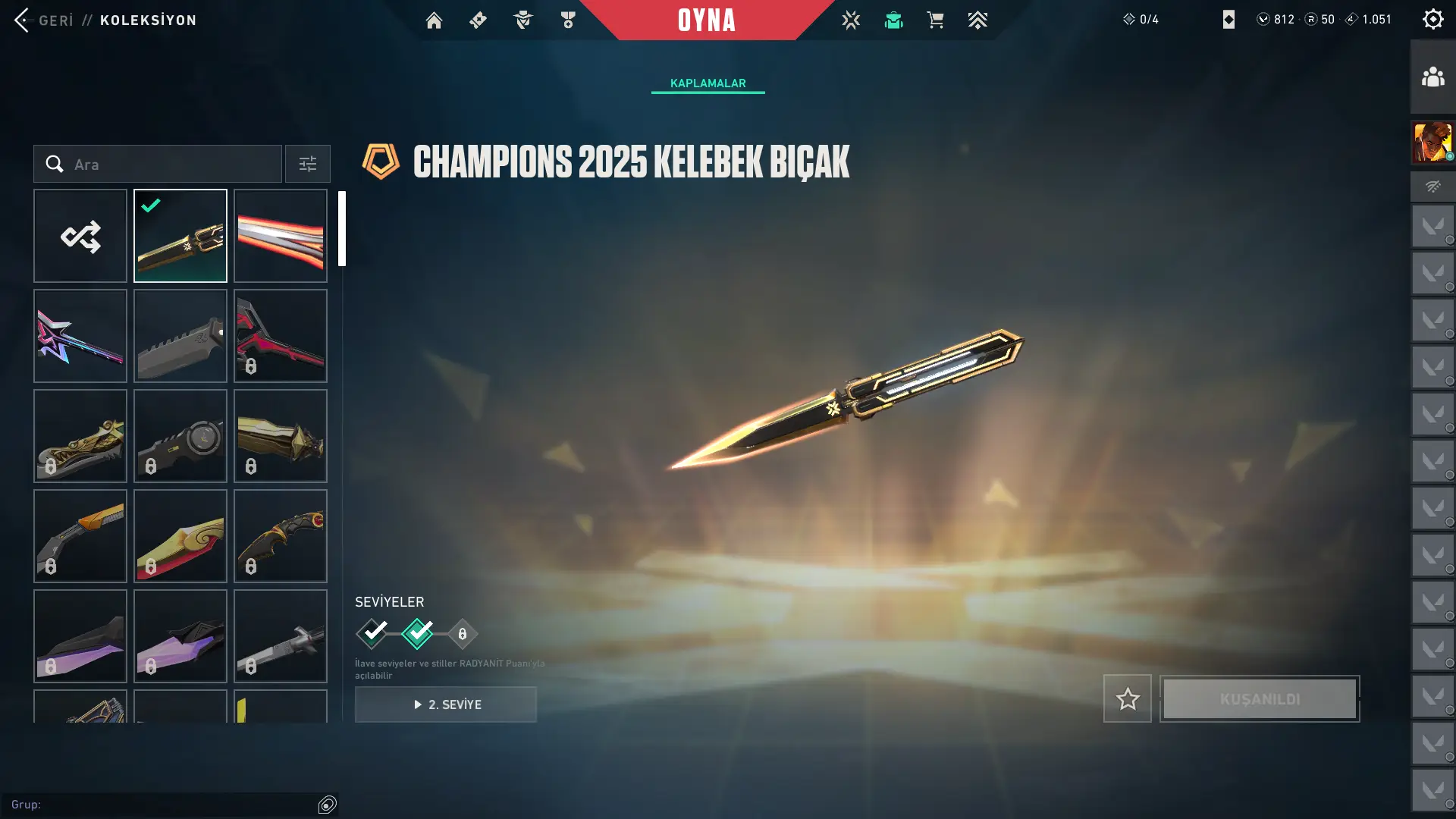The image size is (1456, 819).
Task: Select the red glowing blade skin
Action: [x=281, y=236]
